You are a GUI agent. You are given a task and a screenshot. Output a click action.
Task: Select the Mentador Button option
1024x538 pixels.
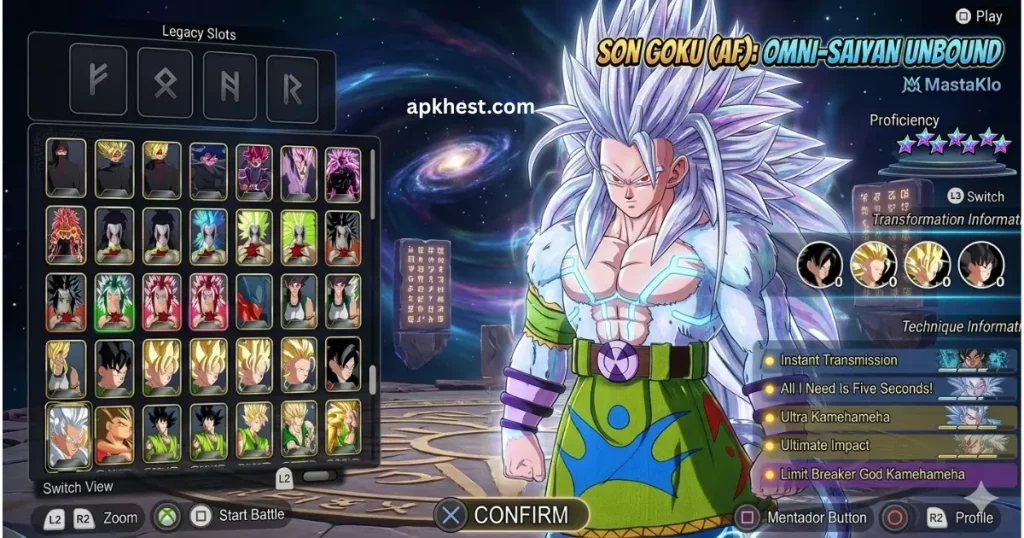click(815, 517)
